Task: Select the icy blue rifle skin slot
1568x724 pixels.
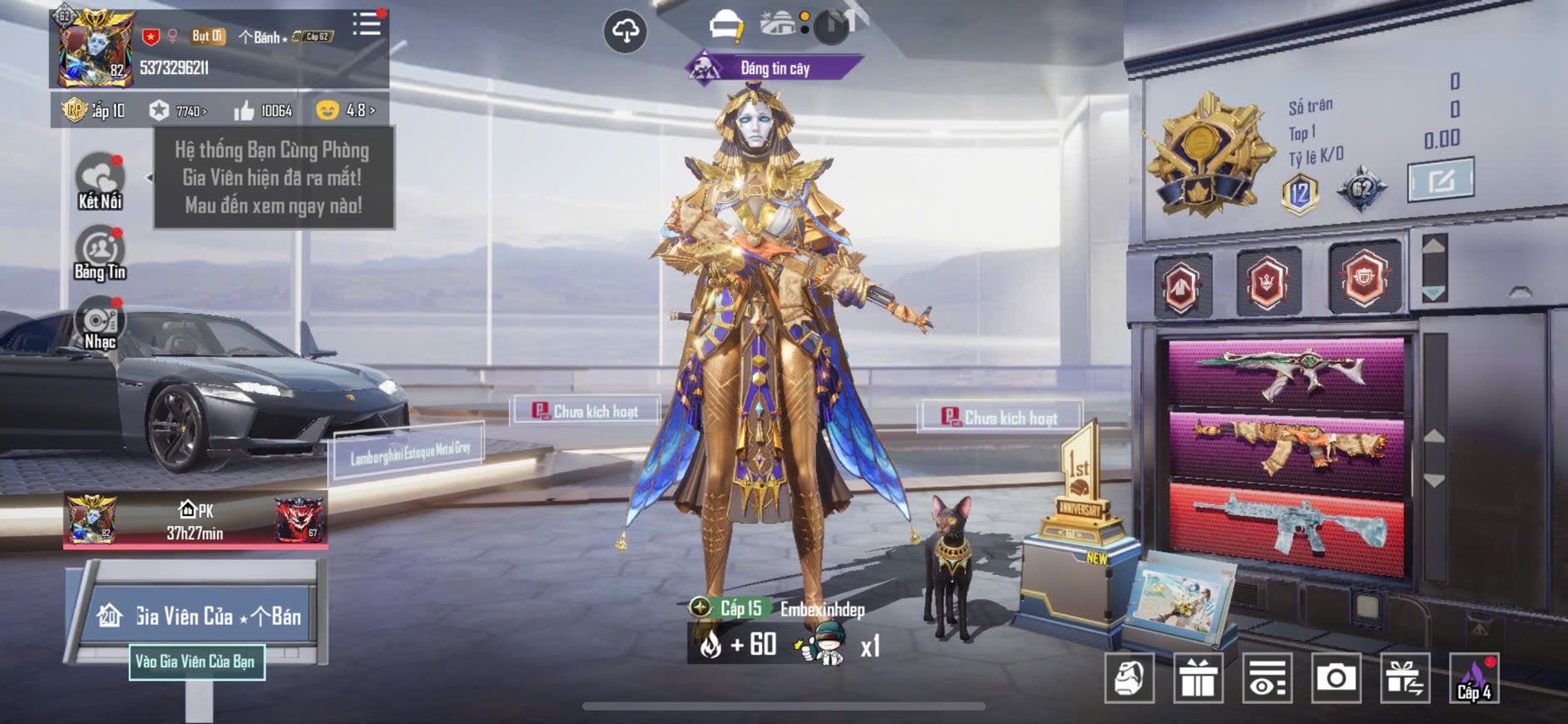Action: (1285, 528)
